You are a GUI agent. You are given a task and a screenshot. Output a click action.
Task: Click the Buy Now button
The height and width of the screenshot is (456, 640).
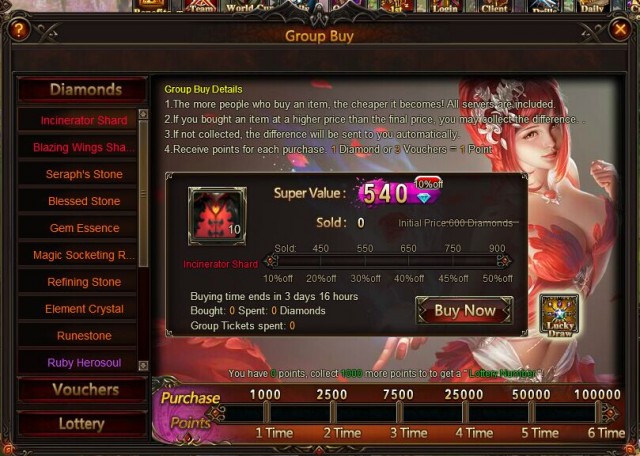(464, 311)
